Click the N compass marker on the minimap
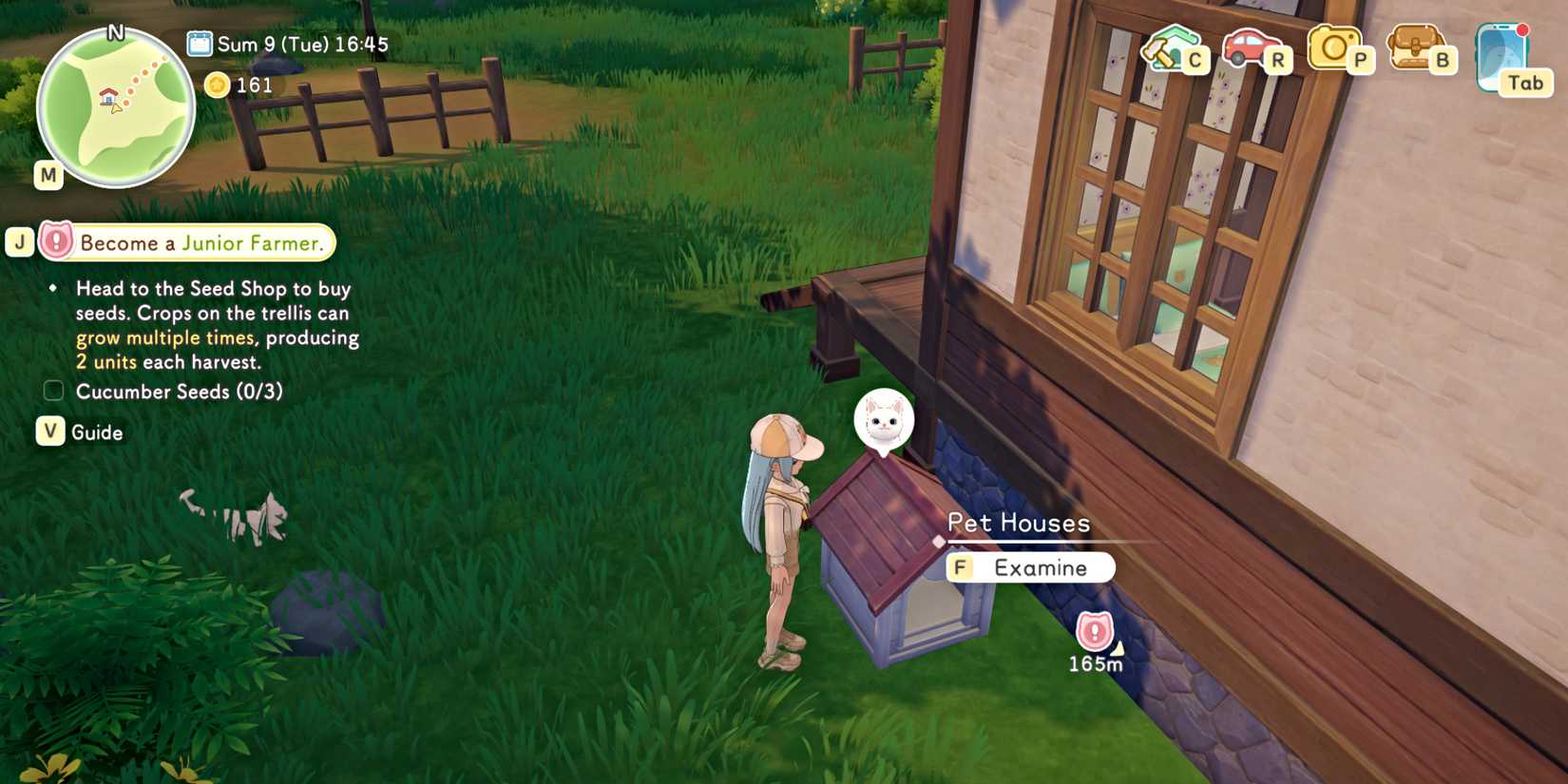Screen dimensions: 1568x784 [x=115, y=30]
